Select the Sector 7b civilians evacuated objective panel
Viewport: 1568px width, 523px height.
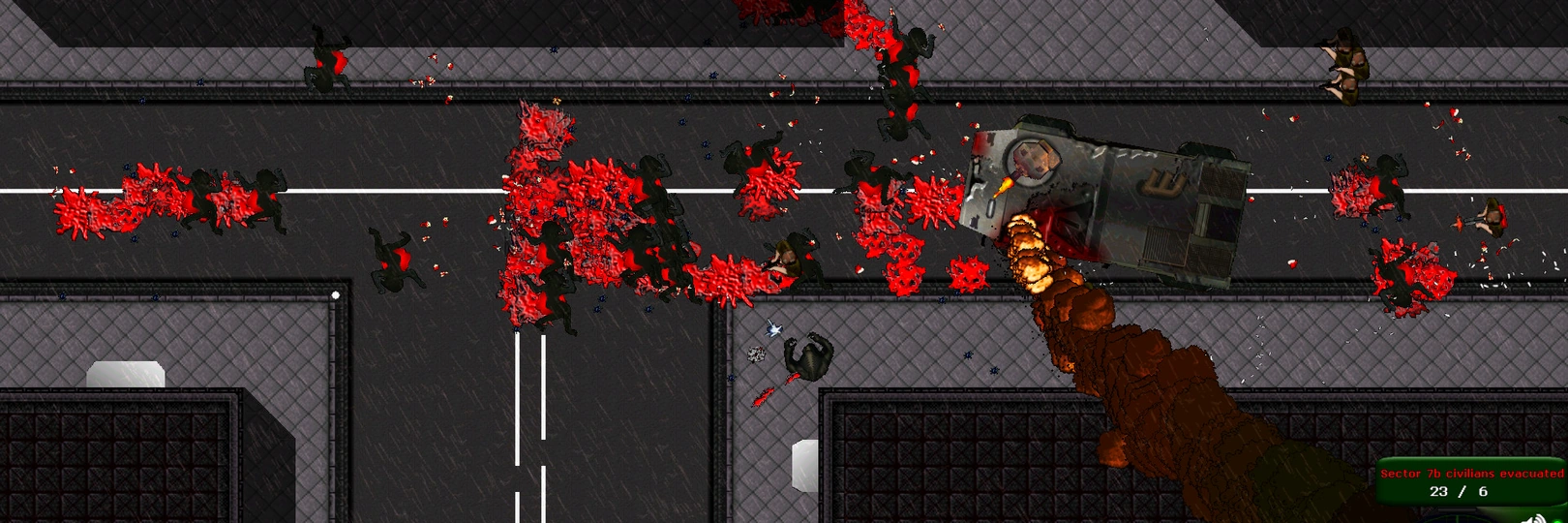coord(1471,481)
